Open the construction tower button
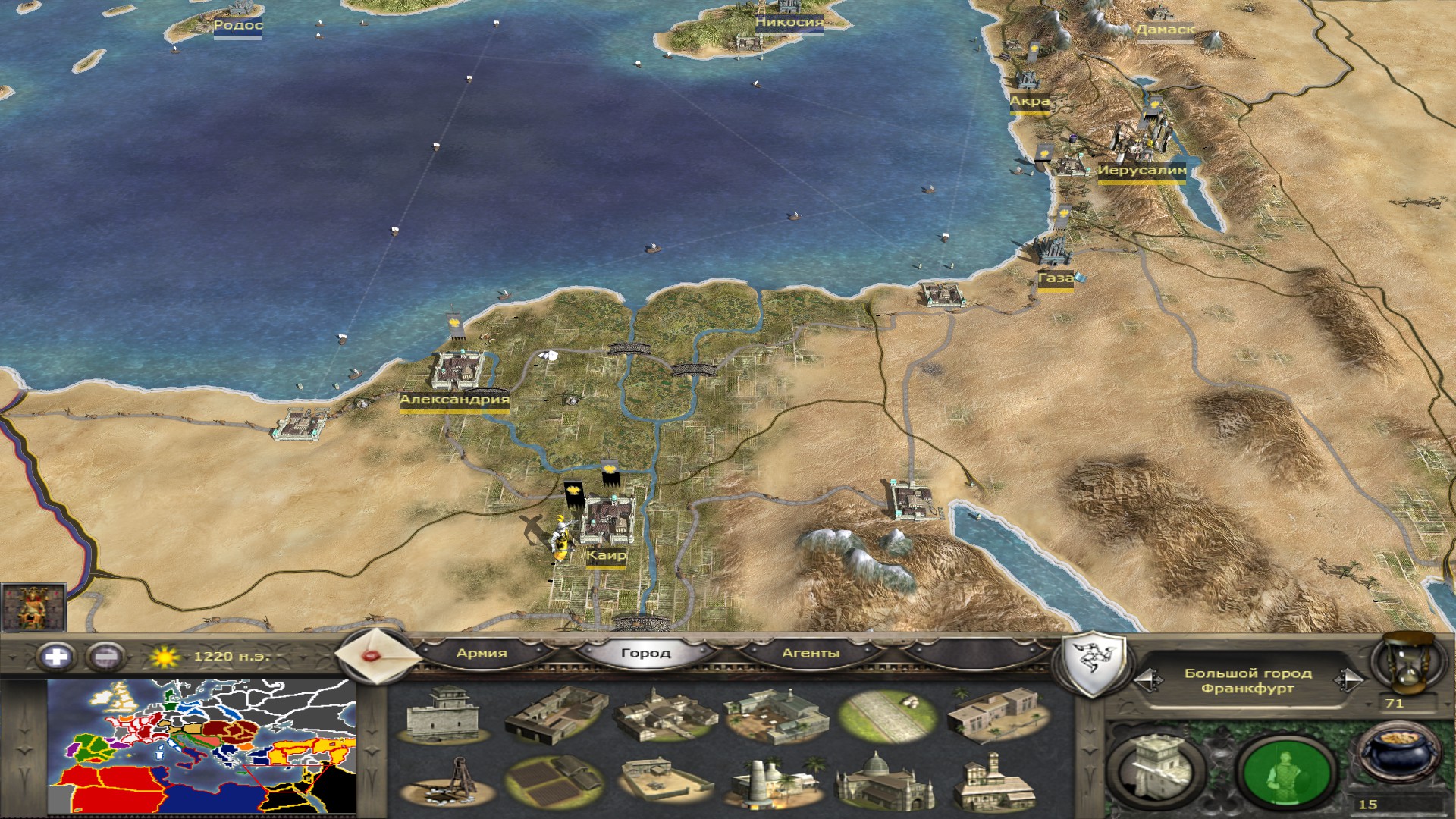 pos(1156,768)
